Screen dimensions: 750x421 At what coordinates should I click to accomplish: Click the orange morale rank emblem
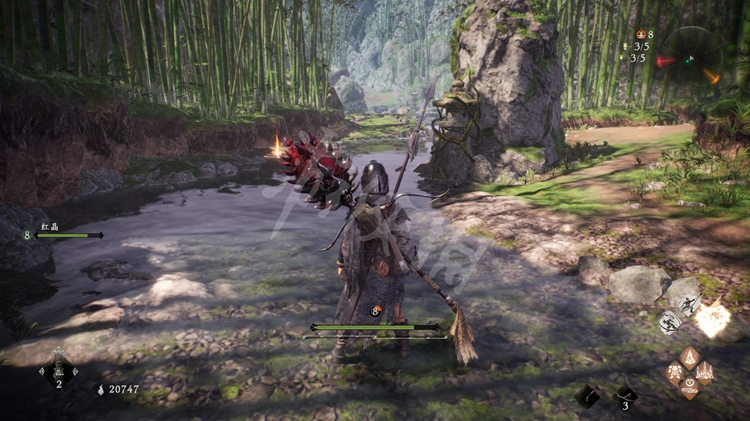(x=378, y=311)
